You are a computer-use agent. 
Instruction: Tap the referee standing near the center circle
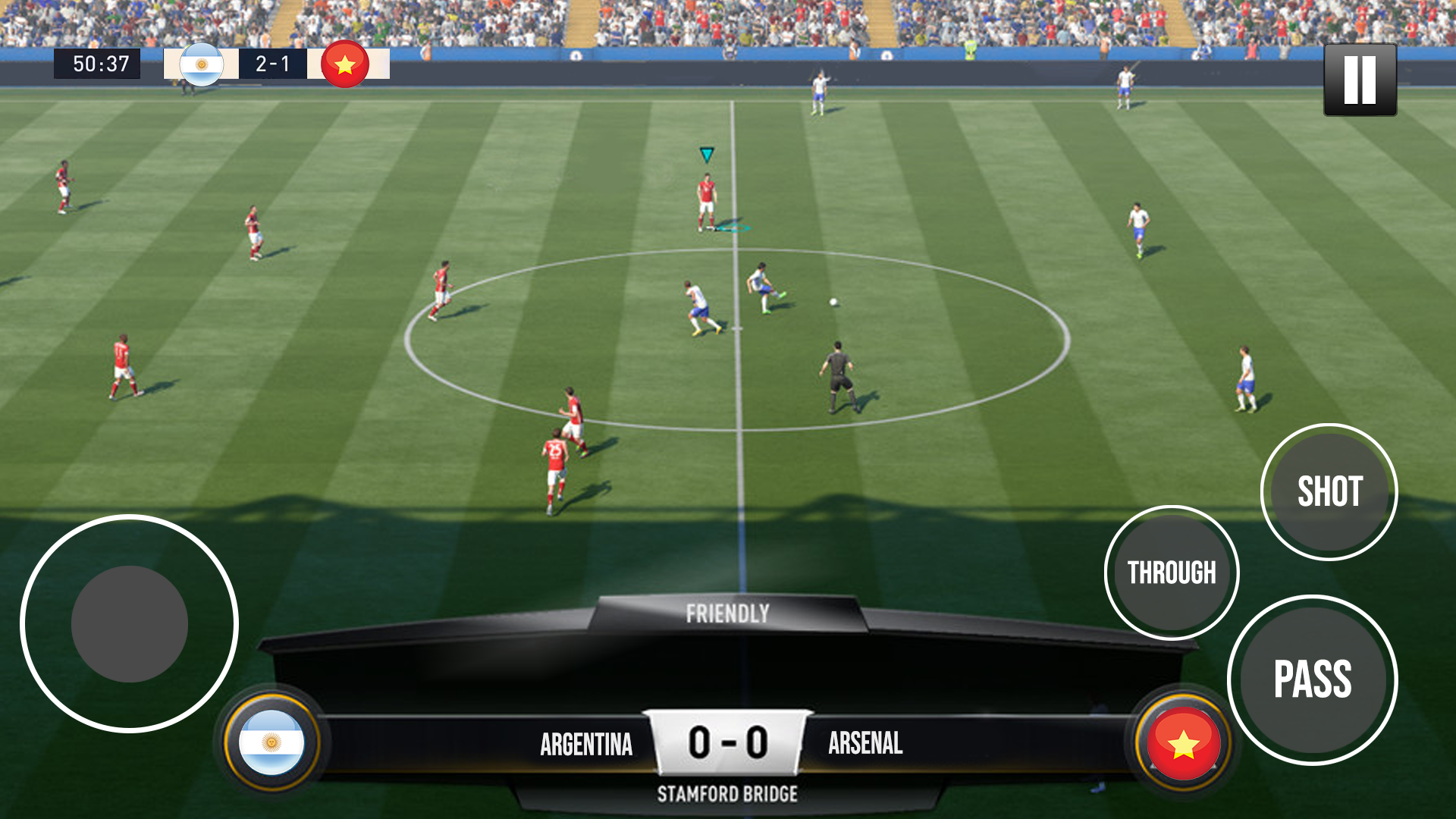pos(836,374)
